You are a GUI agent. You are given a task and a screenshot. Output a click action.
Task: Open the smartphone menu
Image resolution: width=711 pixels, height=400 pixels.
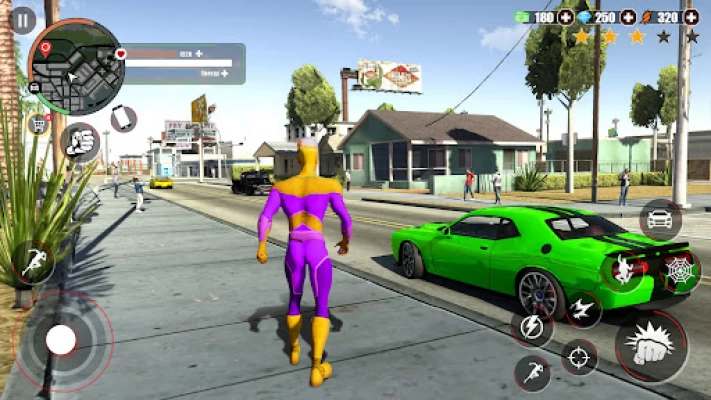(x=123, y=118)
